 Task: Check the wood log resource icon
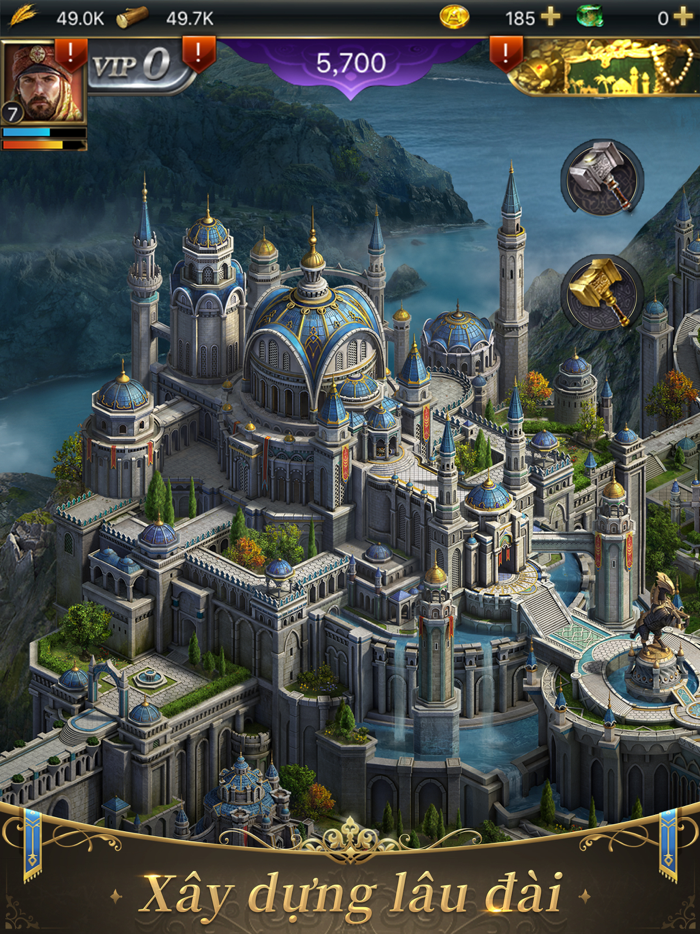point(132,17)
